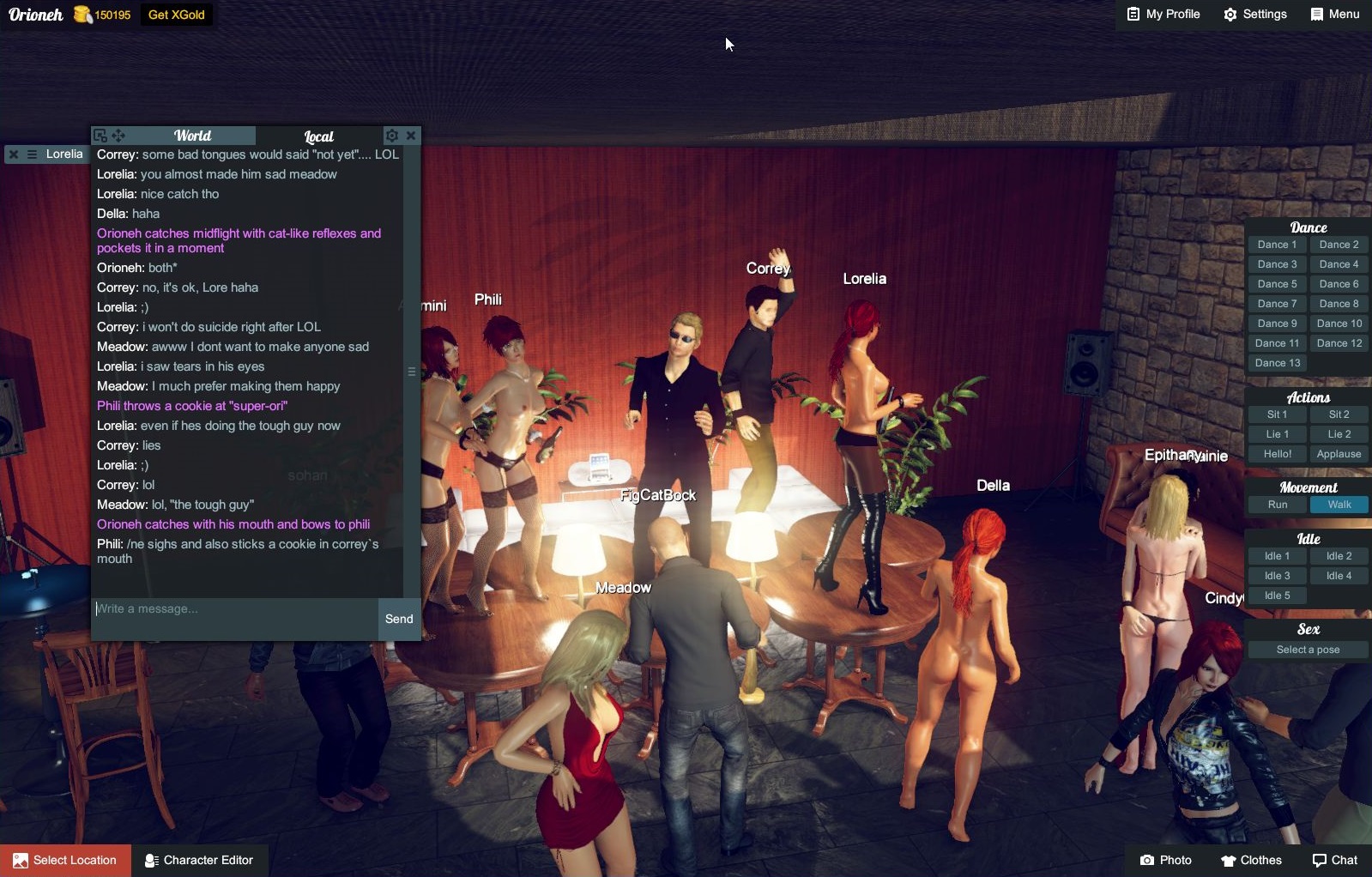
Task: Open the chat popout resize icon
Action: click(x=102, y=135)
